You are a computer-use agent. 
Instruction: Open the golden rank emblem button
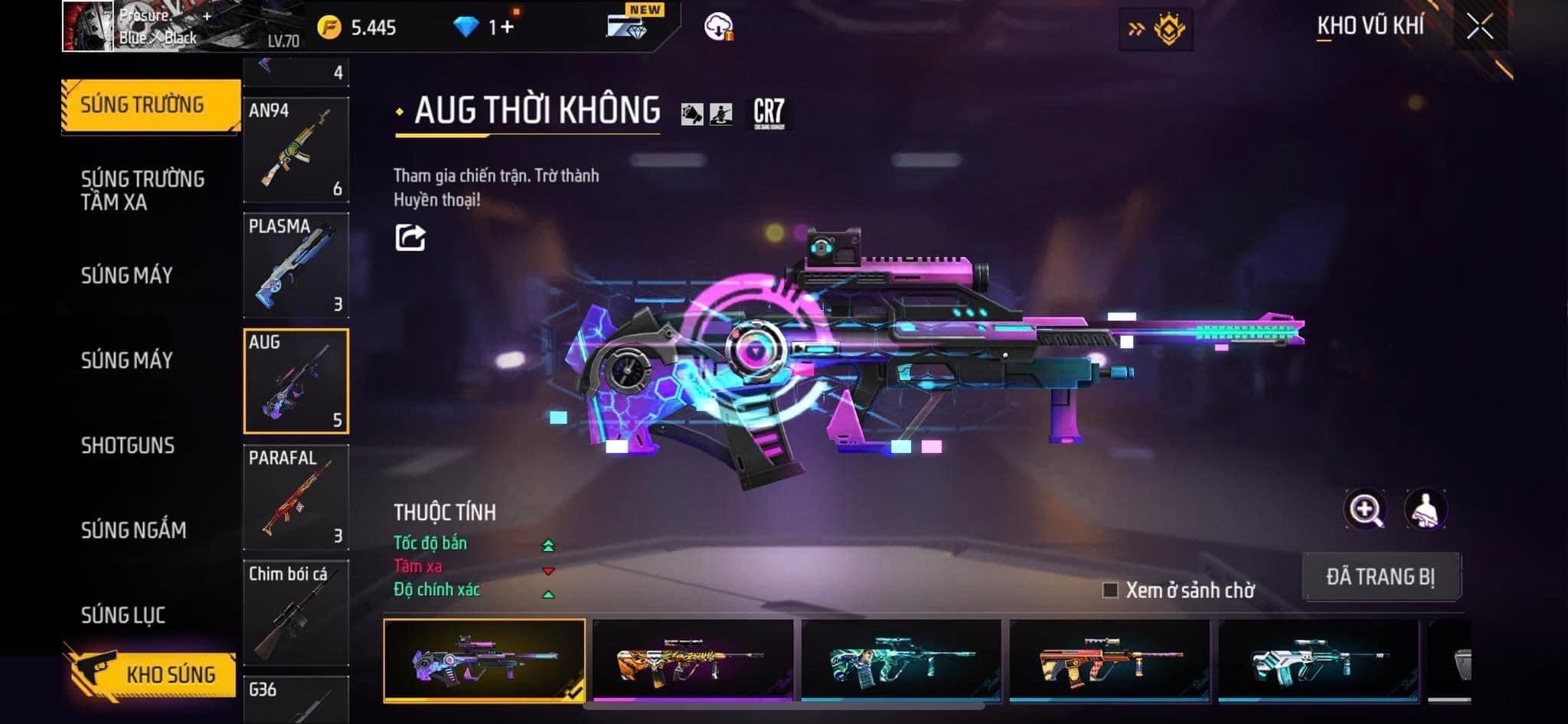(1156, 29)
